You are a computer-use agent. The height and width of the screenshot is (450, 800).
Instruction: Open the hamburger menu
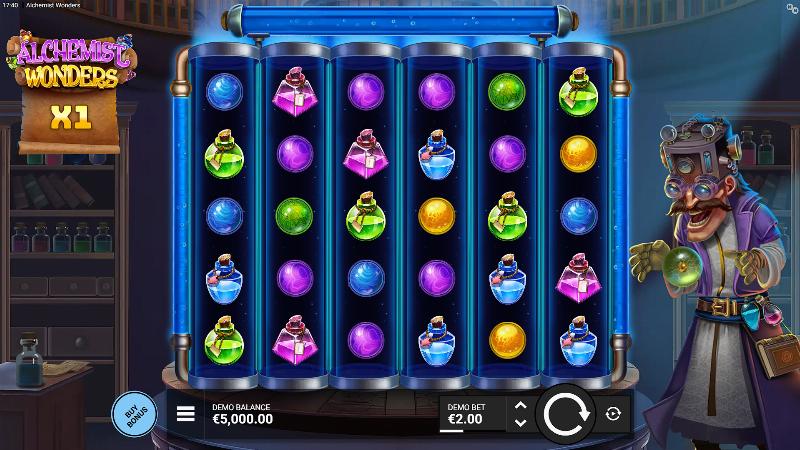[185, 414]
